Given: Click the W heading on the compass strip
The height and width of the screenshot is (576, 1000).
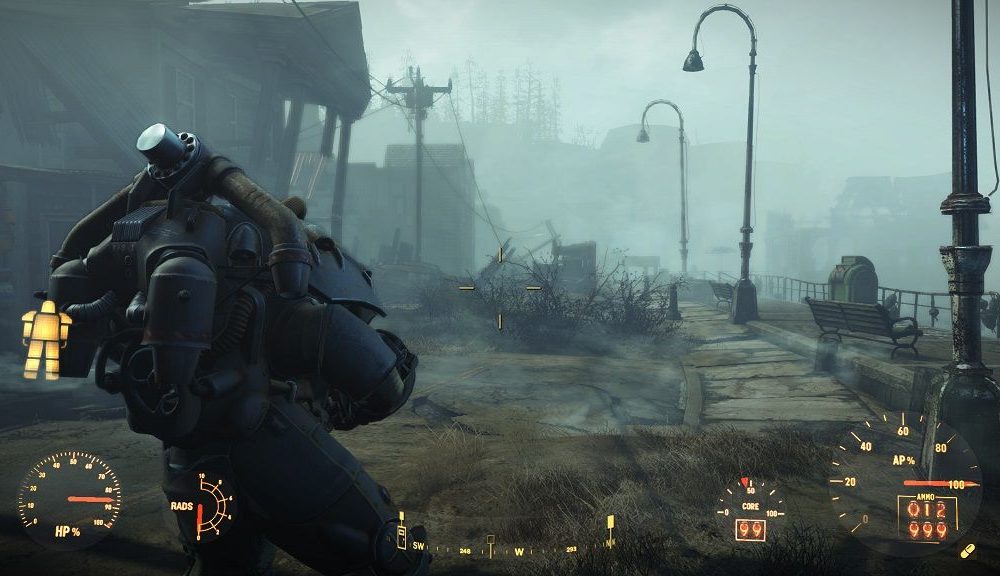Looking at the screenshot, I should click(519, 551).
